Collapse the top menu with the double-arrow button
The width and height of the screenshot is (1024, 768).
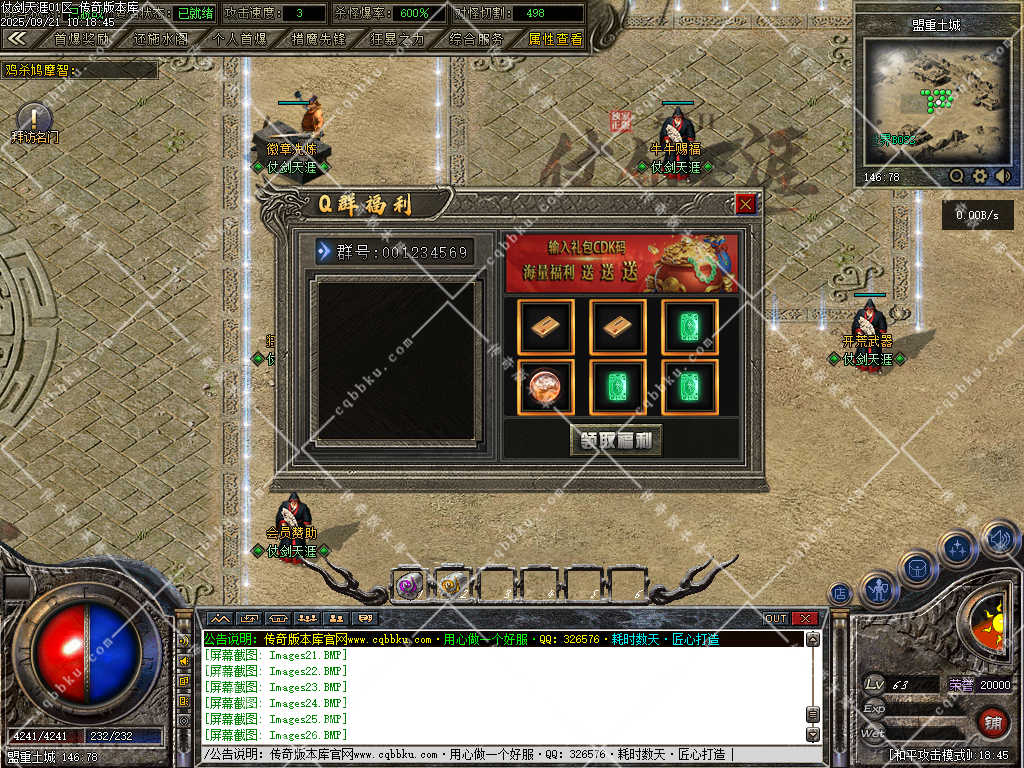click(17, 38)
